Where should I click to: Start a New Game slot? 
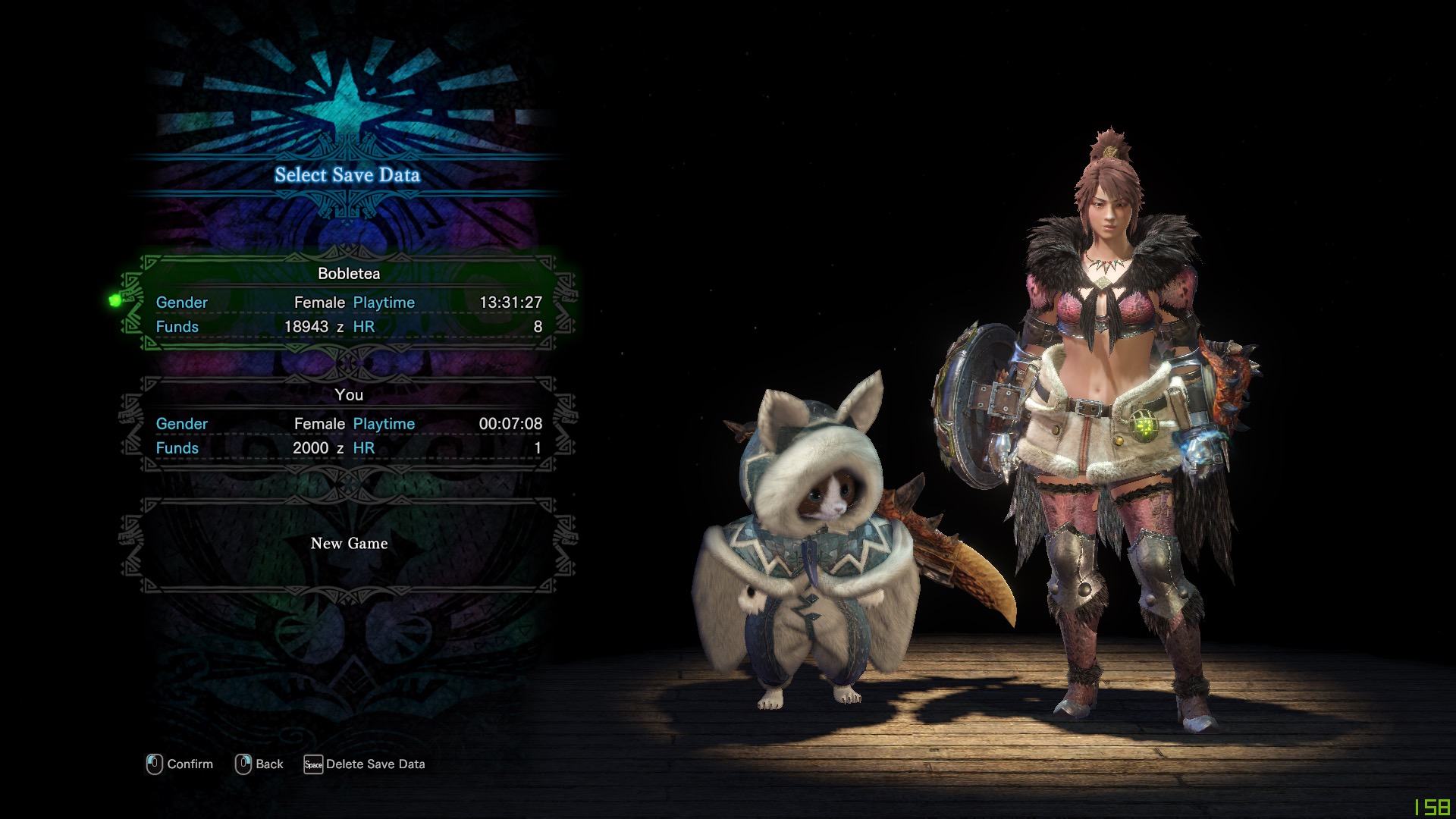pos(349,544)
